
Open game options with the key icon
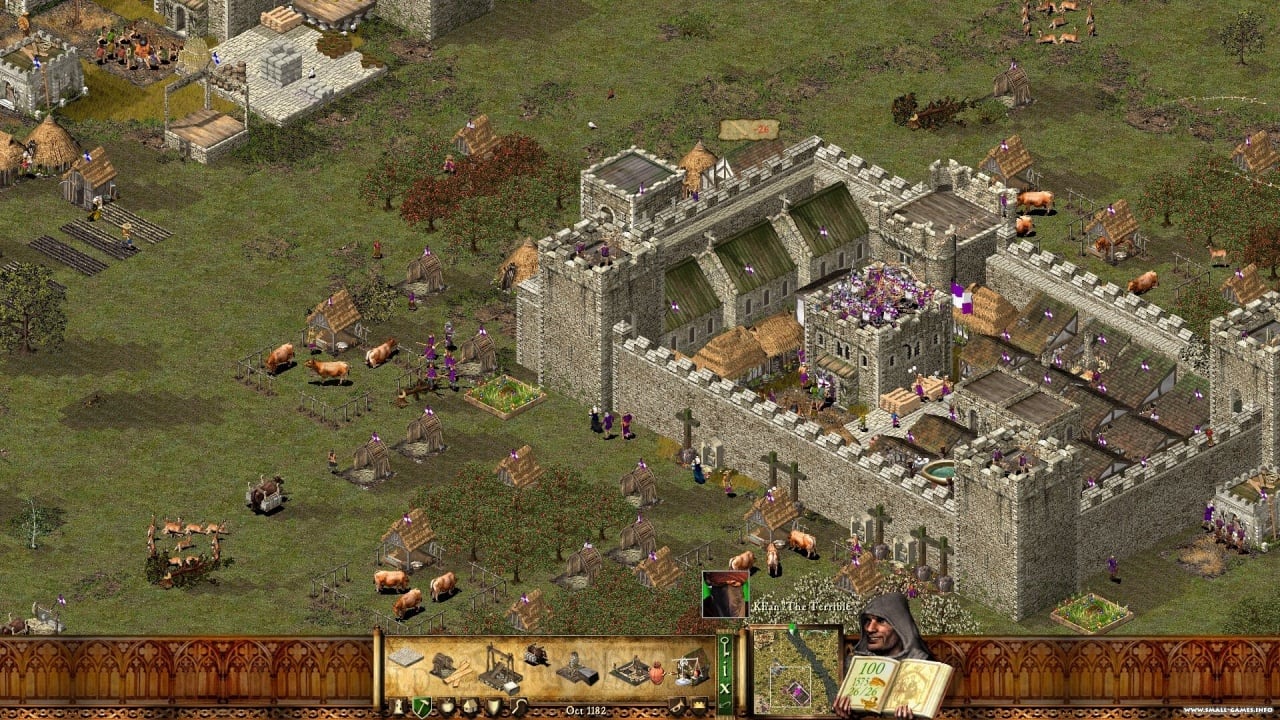point(724,644)
